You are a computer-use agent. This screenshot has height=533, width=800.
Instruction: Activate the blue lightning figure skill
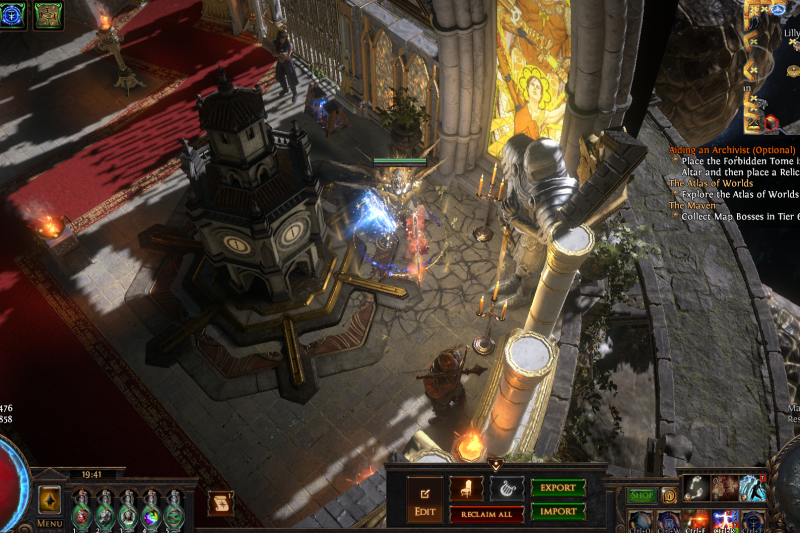(752, 487)
